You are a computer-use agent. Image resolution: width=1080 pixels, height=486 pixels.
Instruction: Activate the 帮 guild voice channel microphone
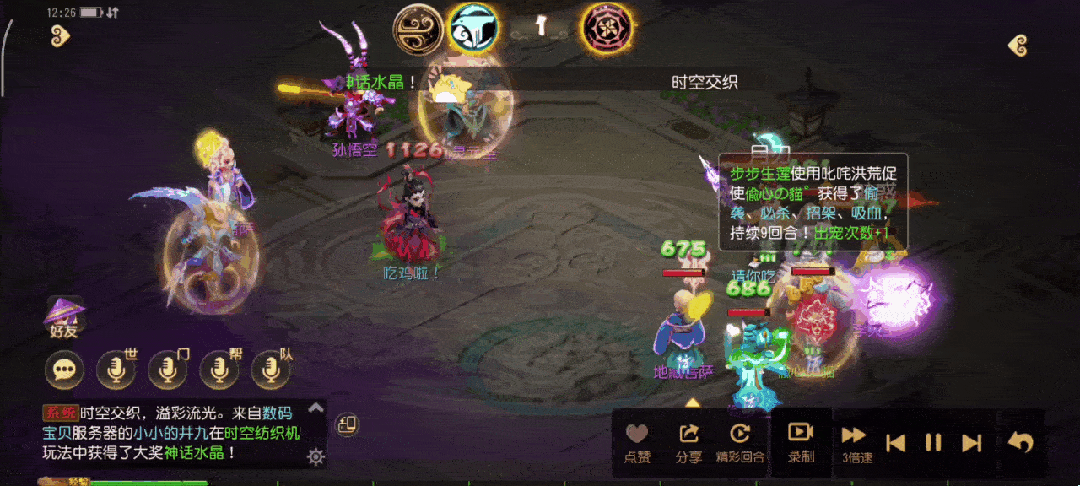[x=220, y=371]
